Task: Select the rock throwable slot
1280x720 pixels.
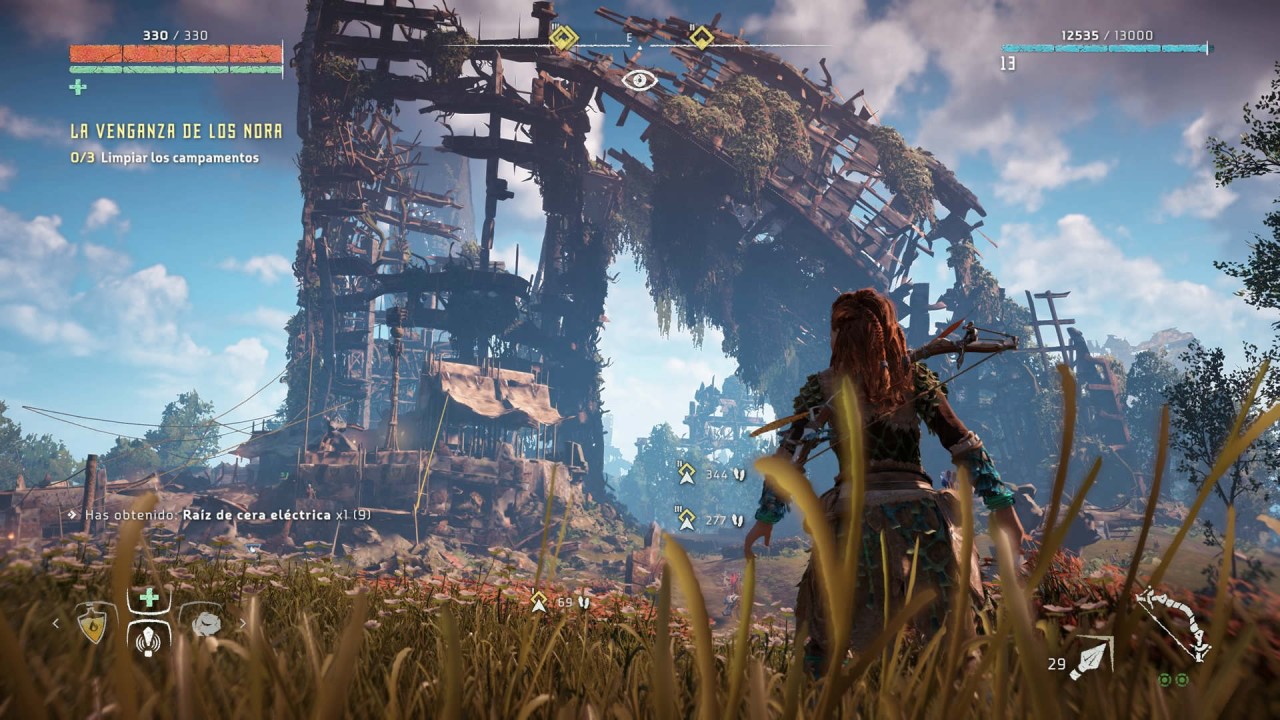Action: [x=206, y=623]
